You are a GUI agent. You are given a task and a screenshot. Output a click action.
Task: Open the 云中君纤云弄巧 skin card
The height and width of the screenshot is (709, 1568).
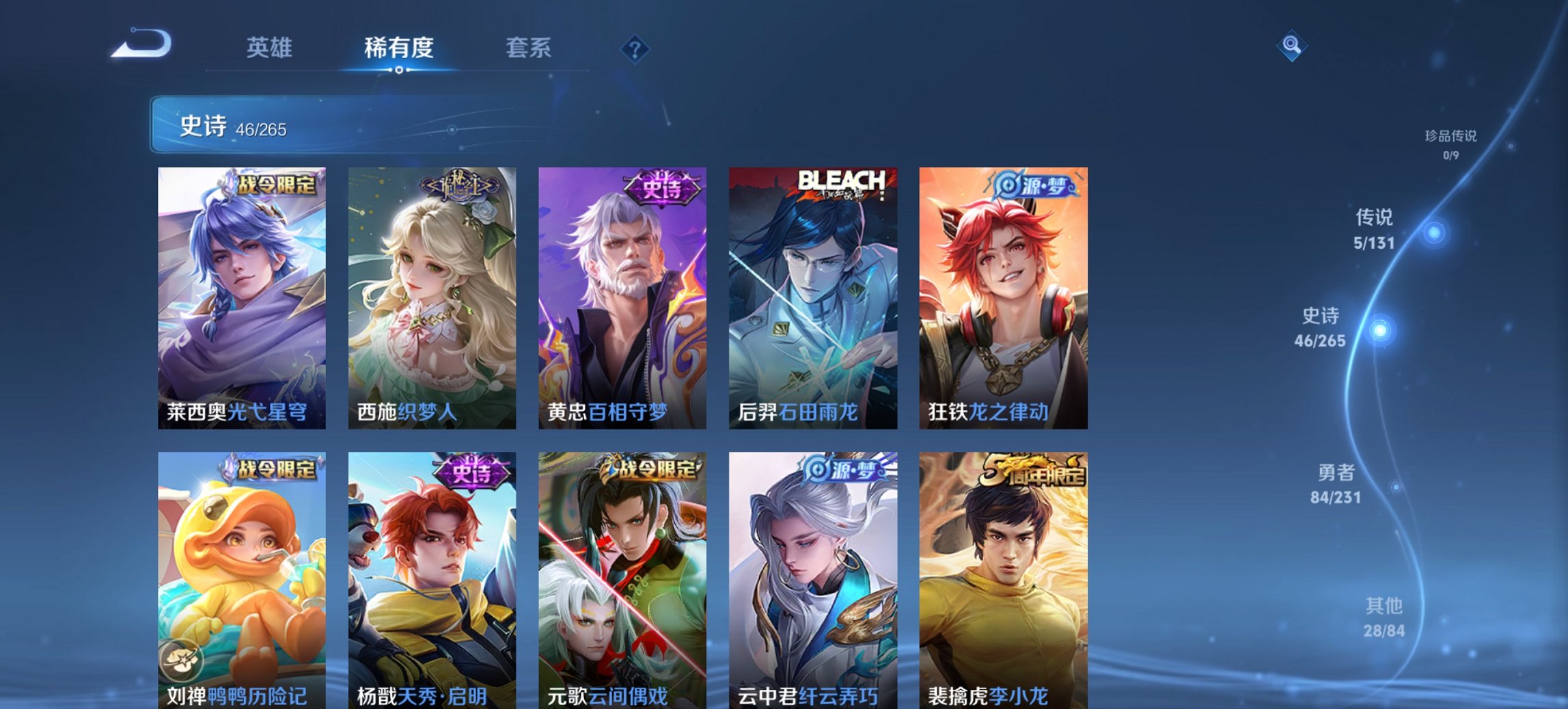click(813, 578)
